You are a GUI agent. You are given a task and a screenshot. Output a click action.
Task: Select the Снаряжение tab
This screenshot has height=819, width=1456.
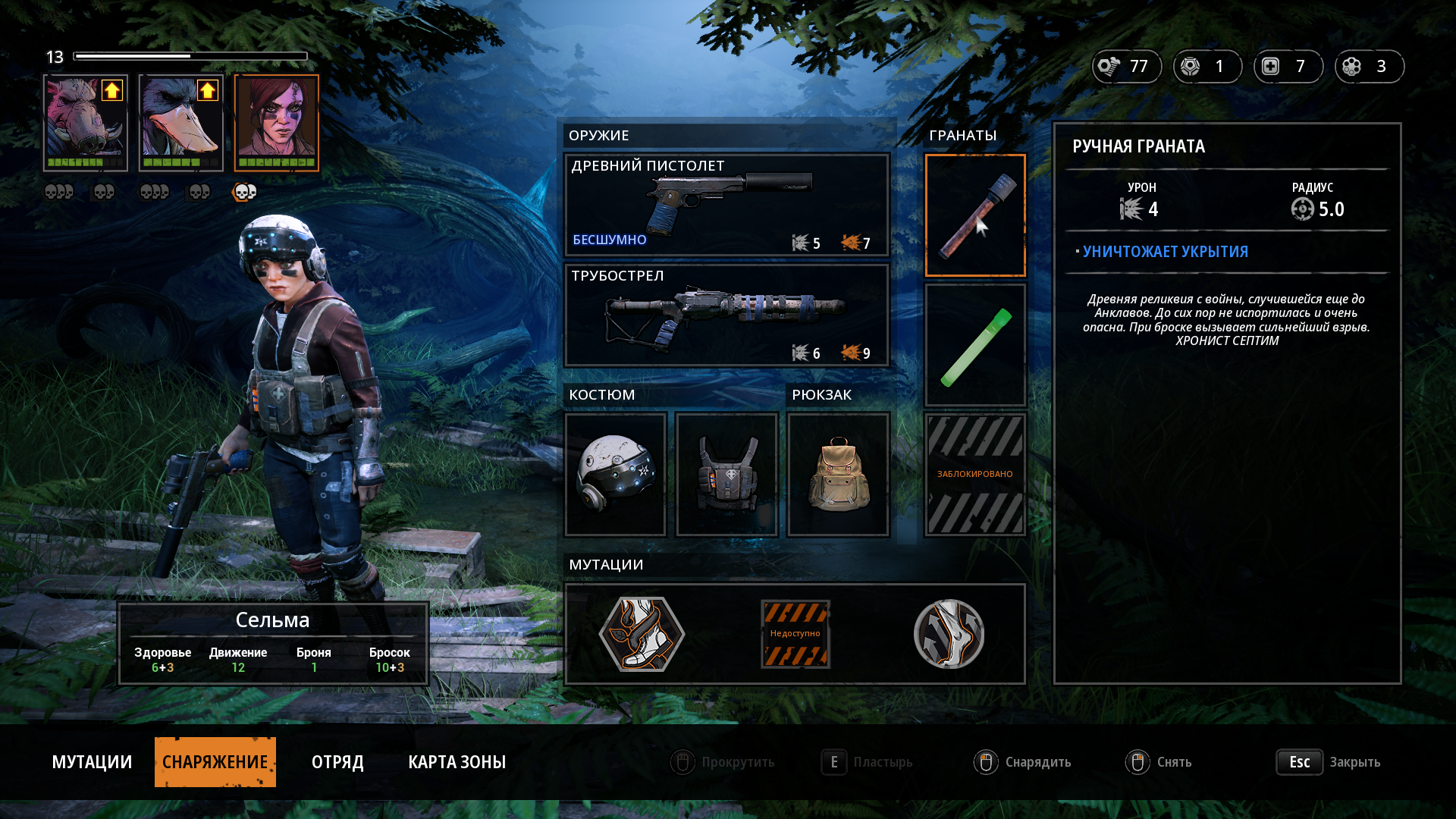pos(215,762)
